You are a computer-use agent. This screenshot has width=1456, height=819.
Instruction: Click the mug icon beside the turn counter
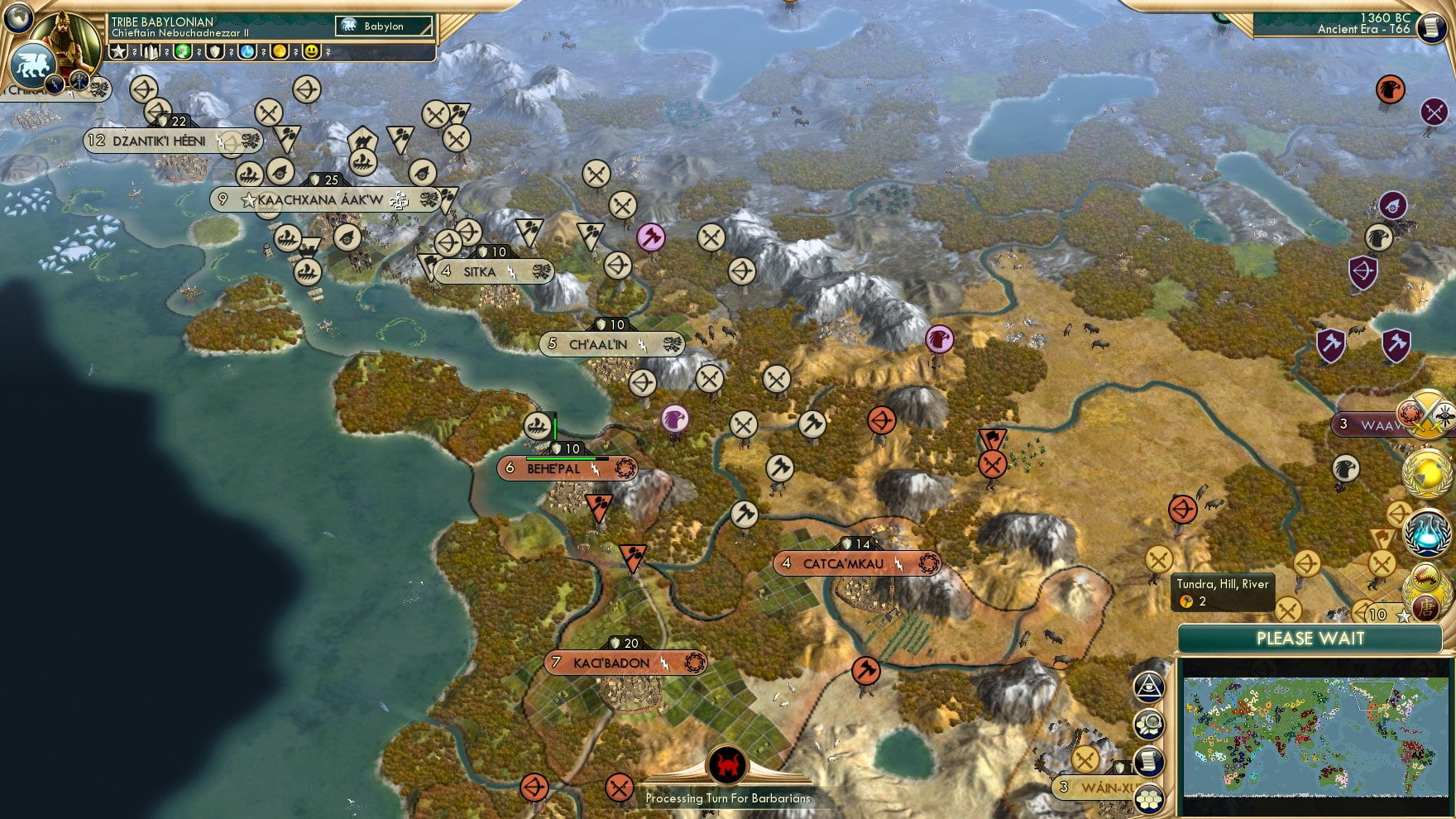(1430, 27)
